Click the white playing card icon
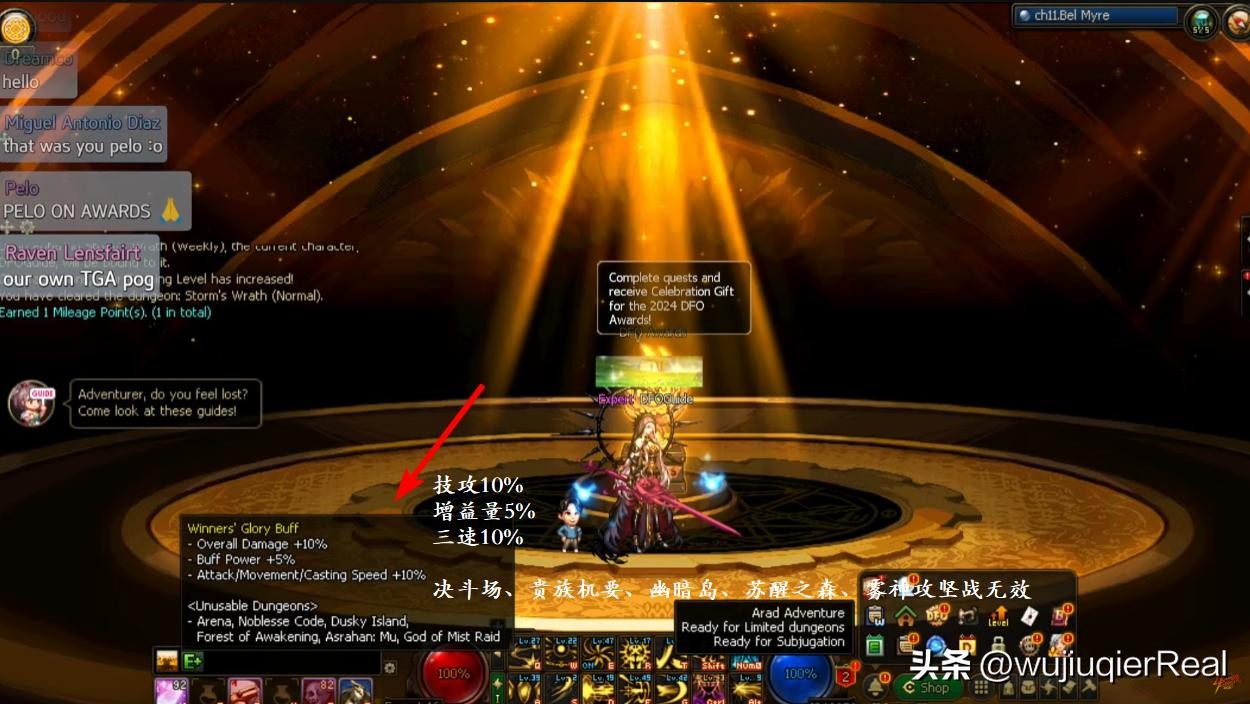 [1029, 616]
